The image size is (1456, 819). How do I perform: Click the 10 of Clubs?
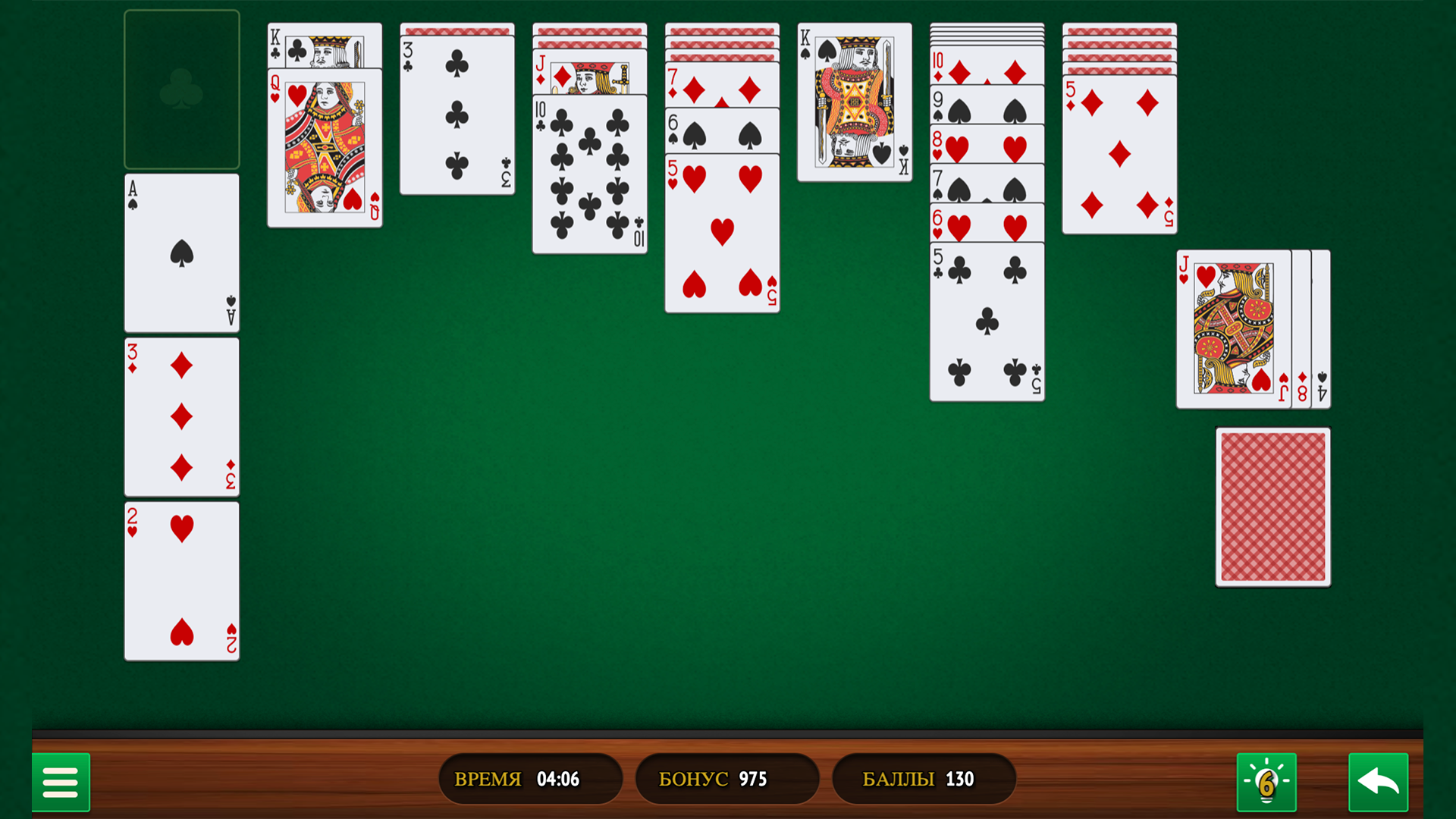pos(588,174)
